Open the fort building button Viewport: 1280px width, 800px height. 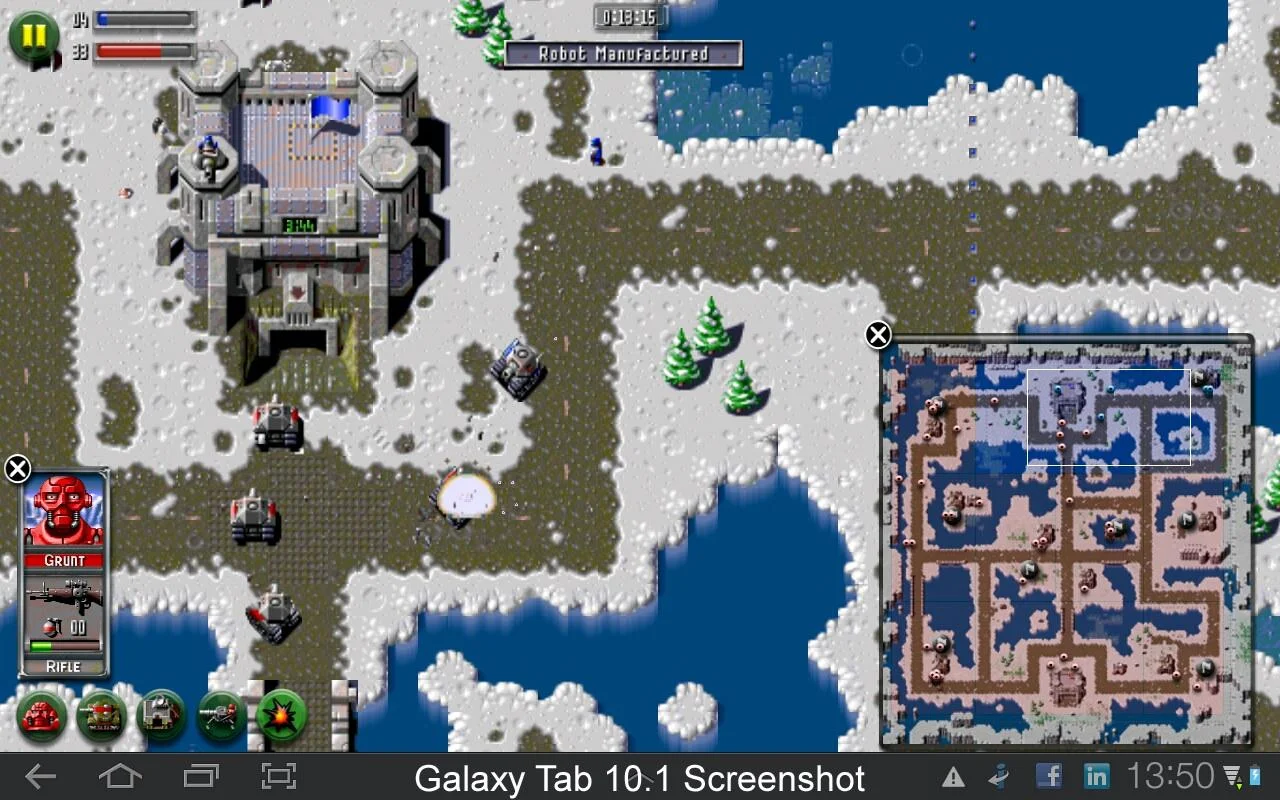[x=161, y=716]
